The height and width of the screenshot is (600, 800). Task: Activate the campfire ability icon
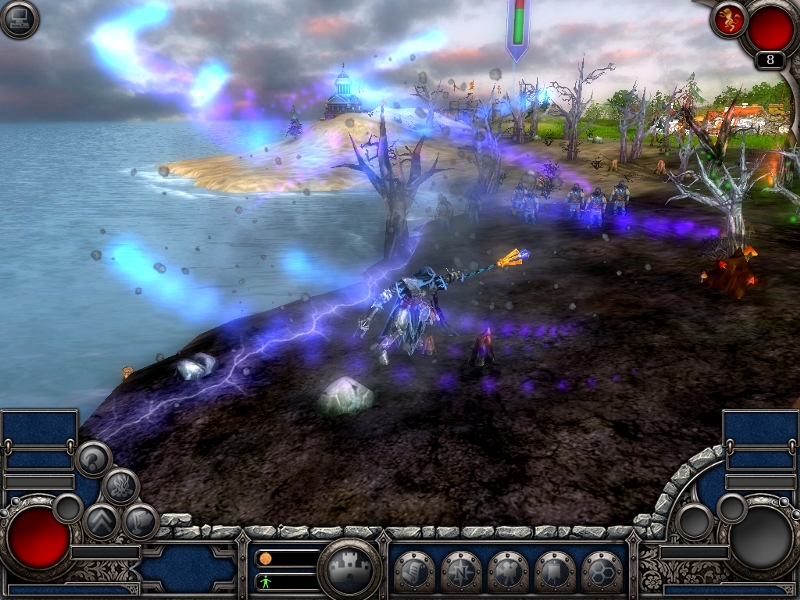coord(120,486)
